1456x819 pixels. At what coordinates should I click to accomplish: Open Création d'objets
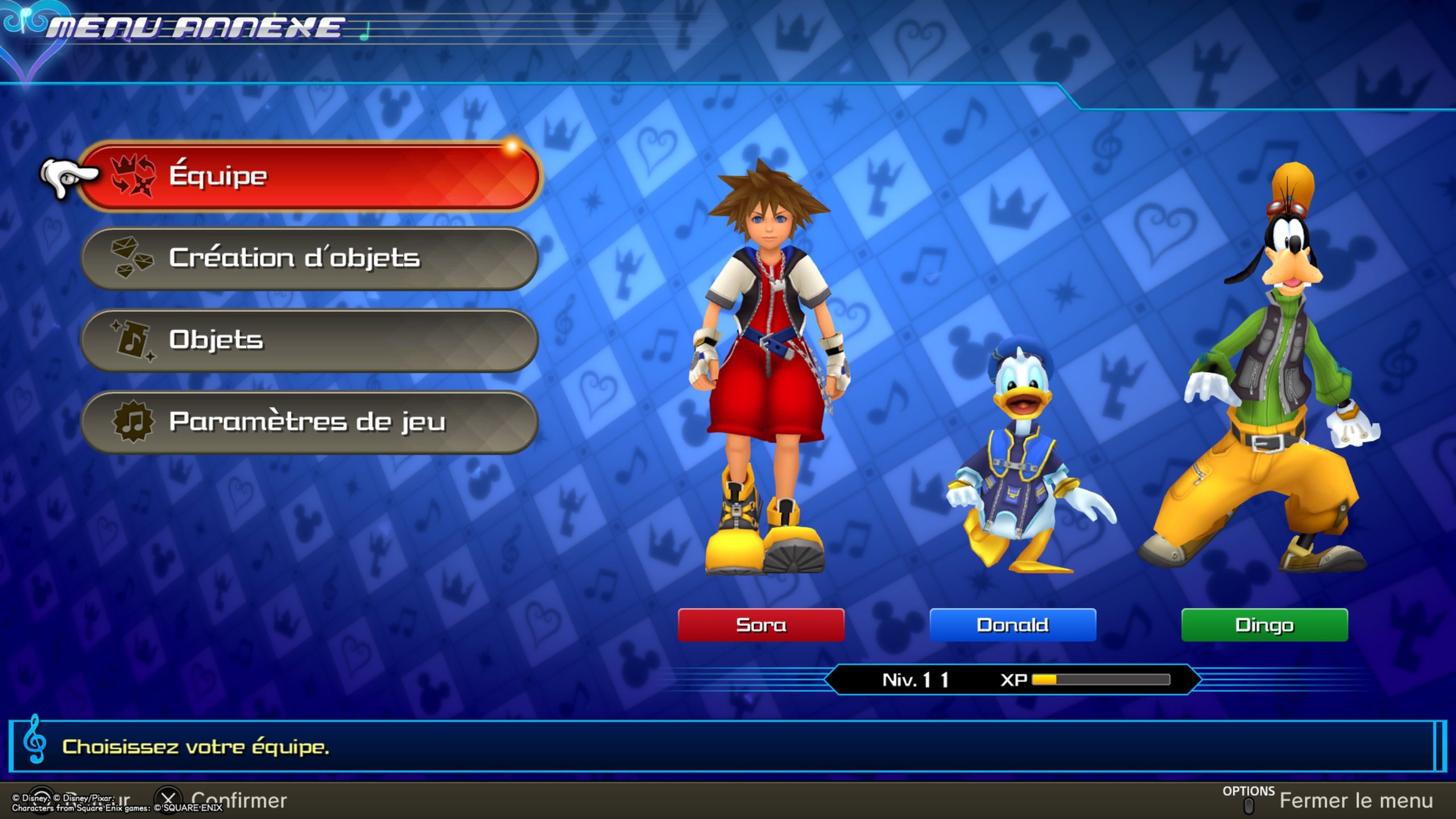point(310,258)
